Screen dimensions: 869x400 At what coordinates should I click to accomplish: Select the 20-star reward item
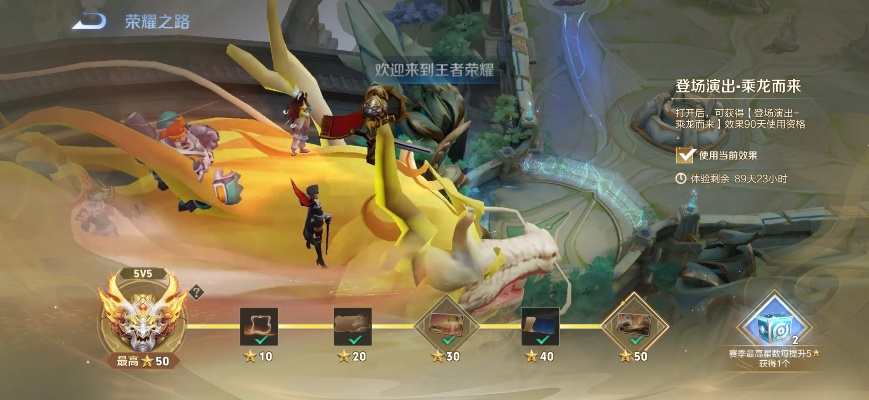352,326
